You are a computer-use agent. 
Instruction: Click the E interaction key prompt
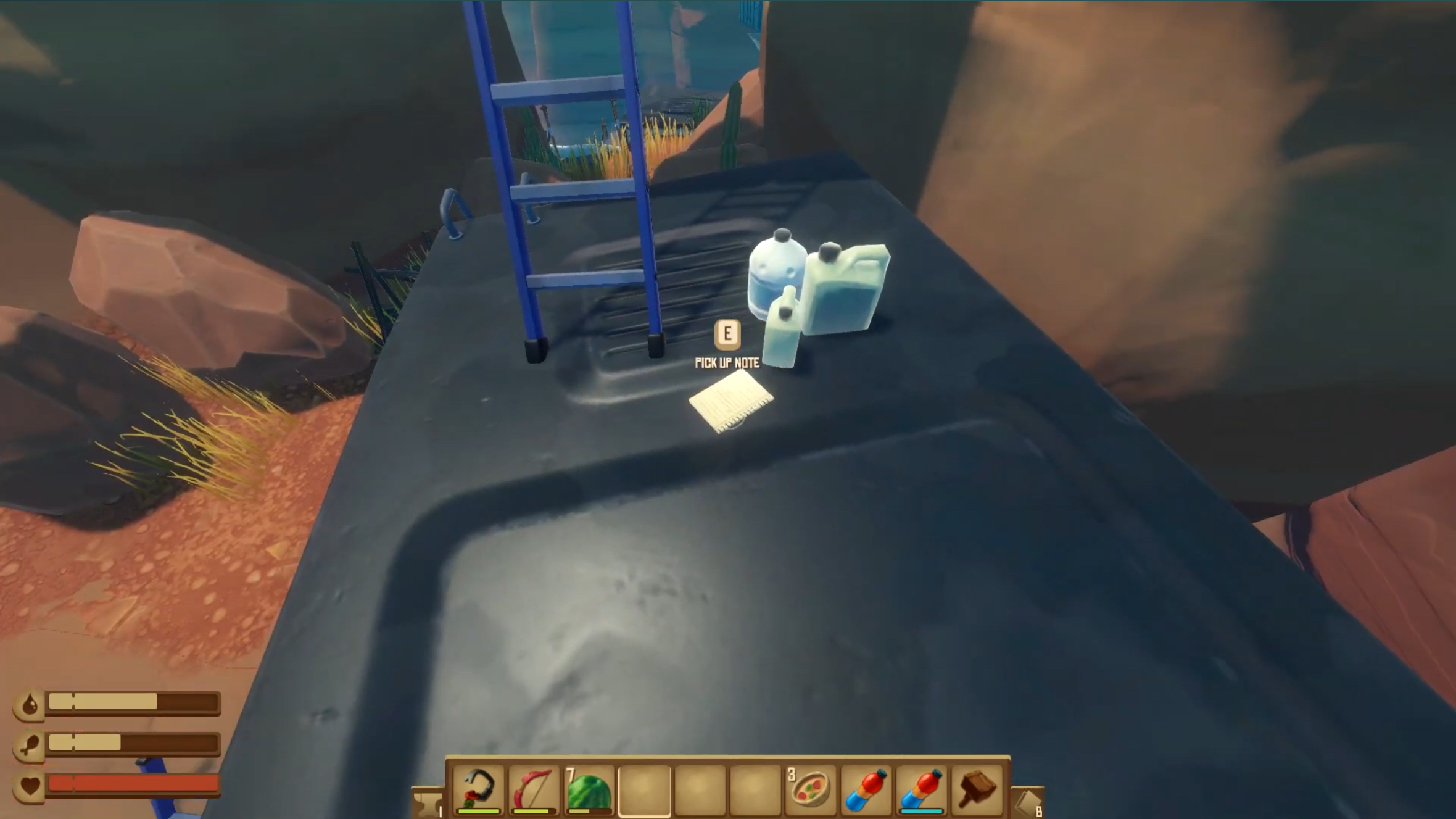(727, 334)
